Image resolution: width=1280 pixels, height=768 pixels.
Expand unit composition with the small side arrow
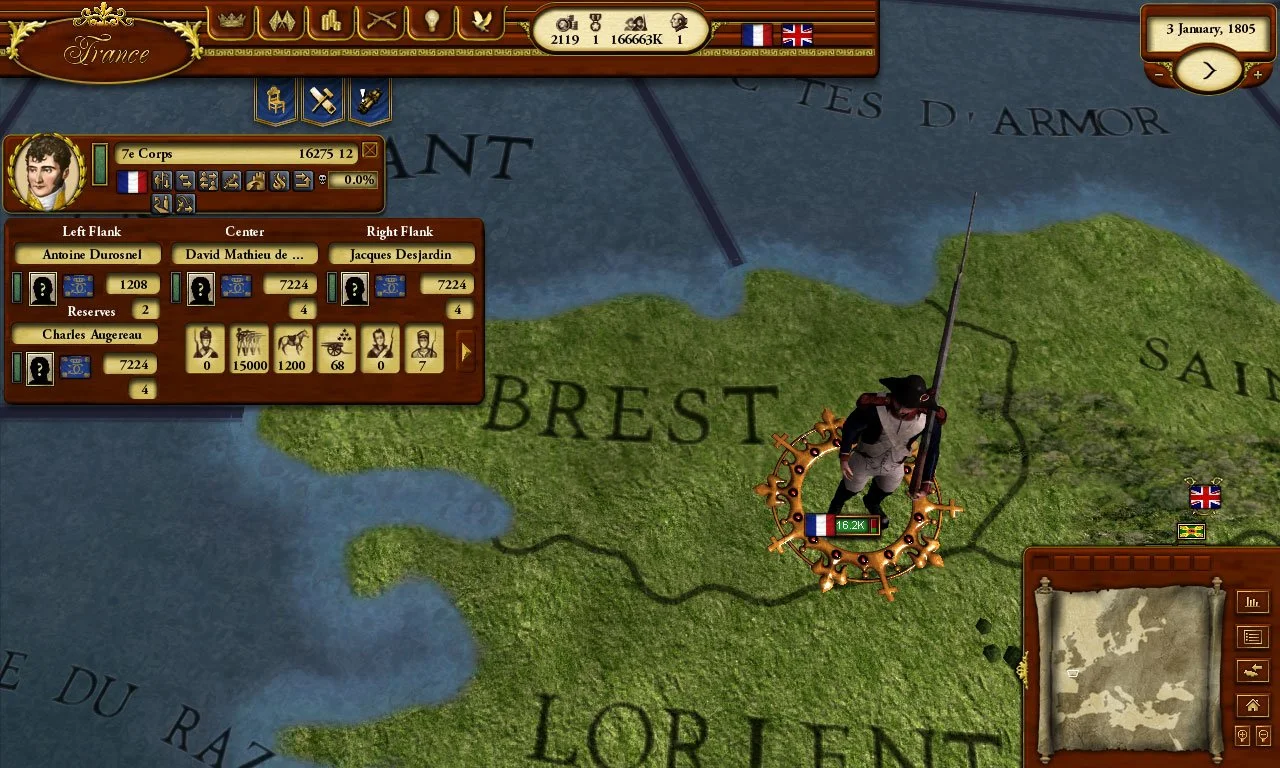tap(465, 351)
